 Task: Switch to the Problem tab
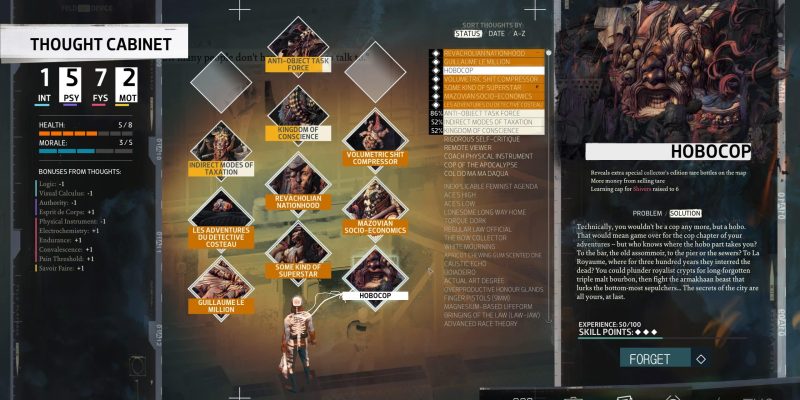pyautogui.click(x=649, y=213)
